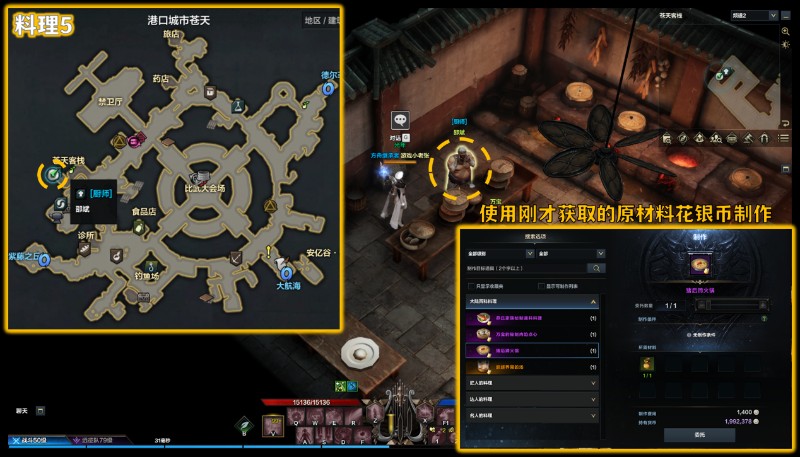800x457 pixels.
Task: Click the 委托 button in crafting panel
Action: click(x=699, y=434)
